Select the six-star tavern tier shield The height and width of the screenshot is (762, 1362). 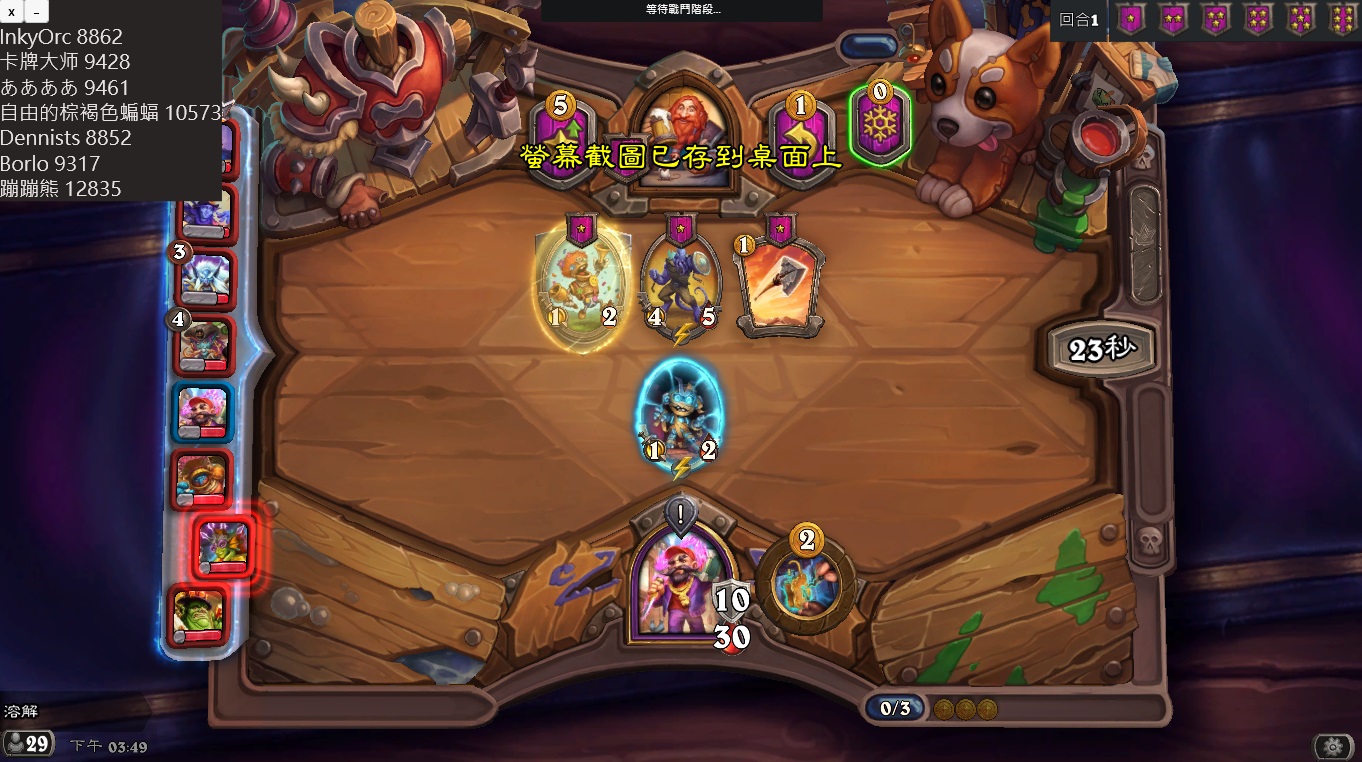pyautogui.click(x=1341, y=18)
